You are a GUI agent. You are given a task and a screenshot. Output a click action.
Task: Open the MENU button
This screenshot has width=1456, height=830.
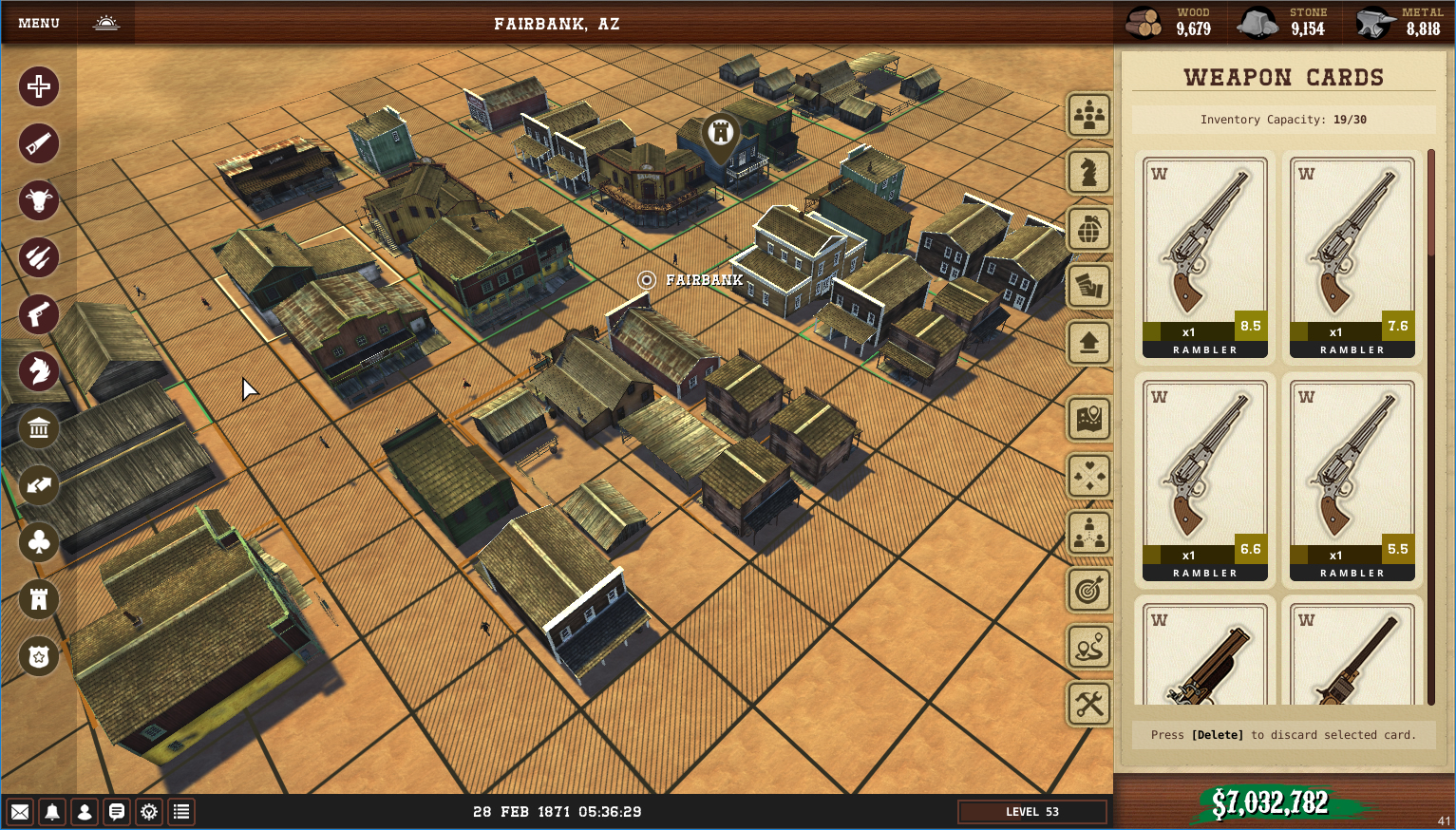pos(39,23)
